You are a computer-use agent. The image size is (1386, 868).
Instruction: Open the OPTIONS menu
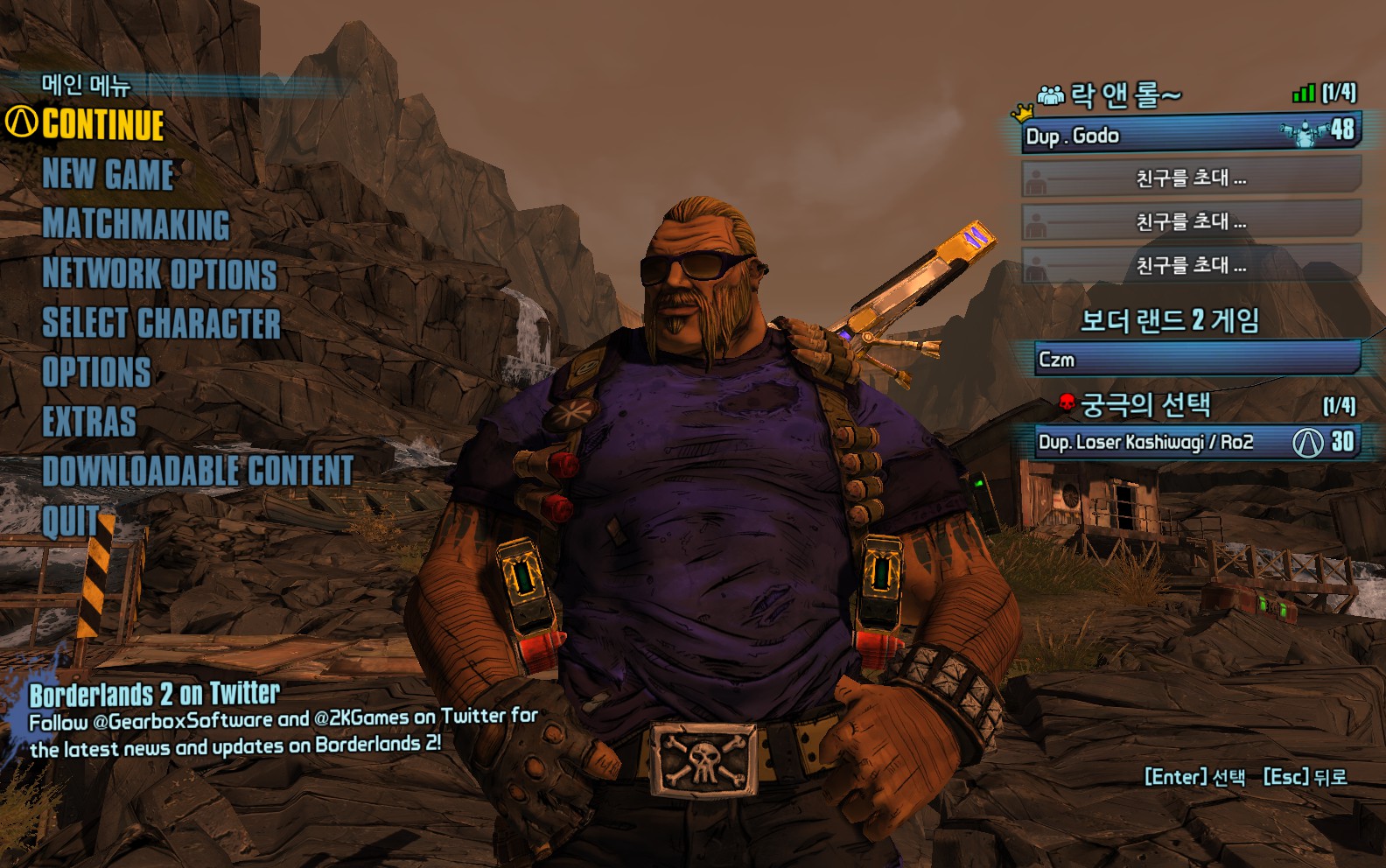(96, 372)
